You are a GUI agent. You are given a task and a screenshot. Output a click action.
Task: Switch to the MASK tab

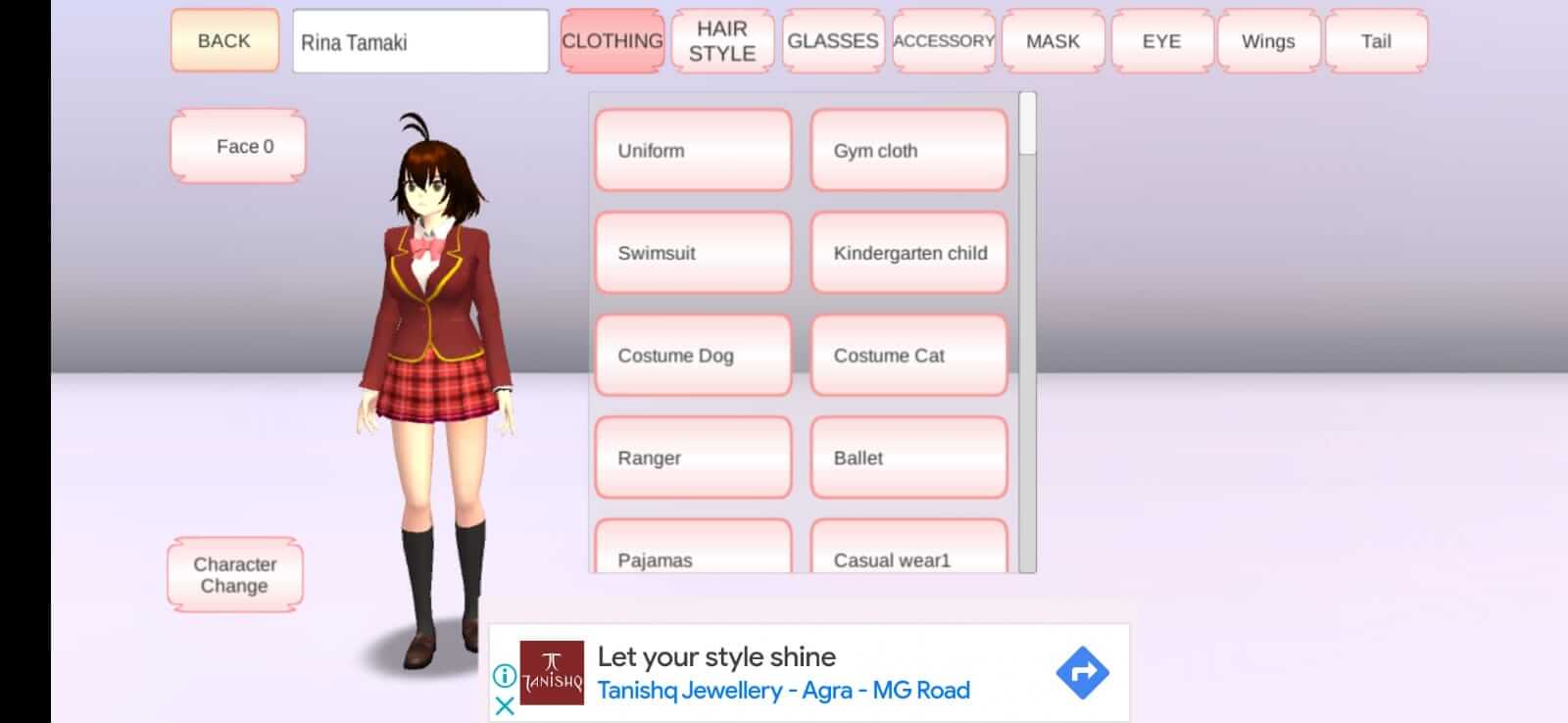pyautogui.click(x=1052, y=40)
